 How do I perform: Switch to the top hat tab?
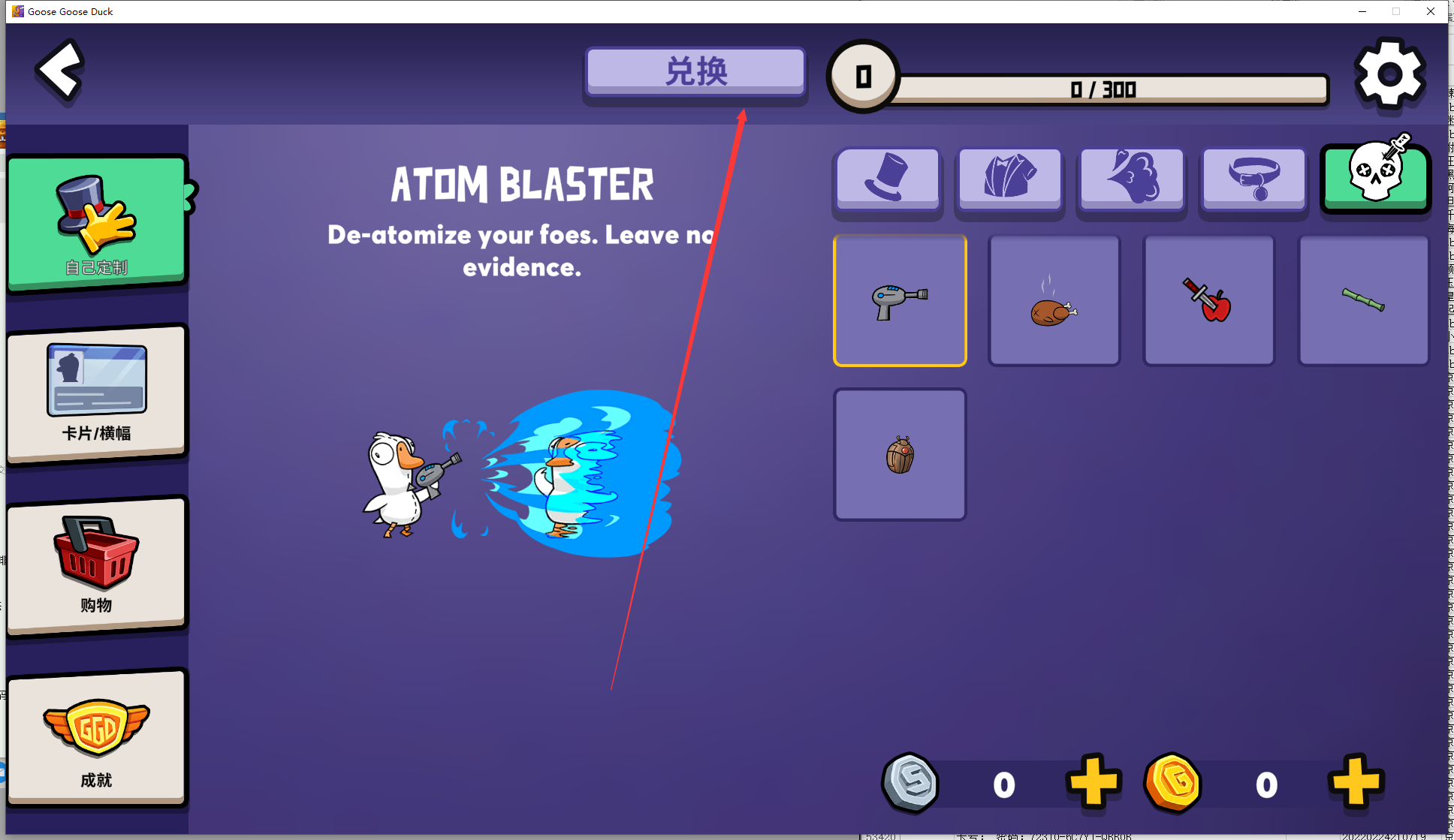point(888,178)
